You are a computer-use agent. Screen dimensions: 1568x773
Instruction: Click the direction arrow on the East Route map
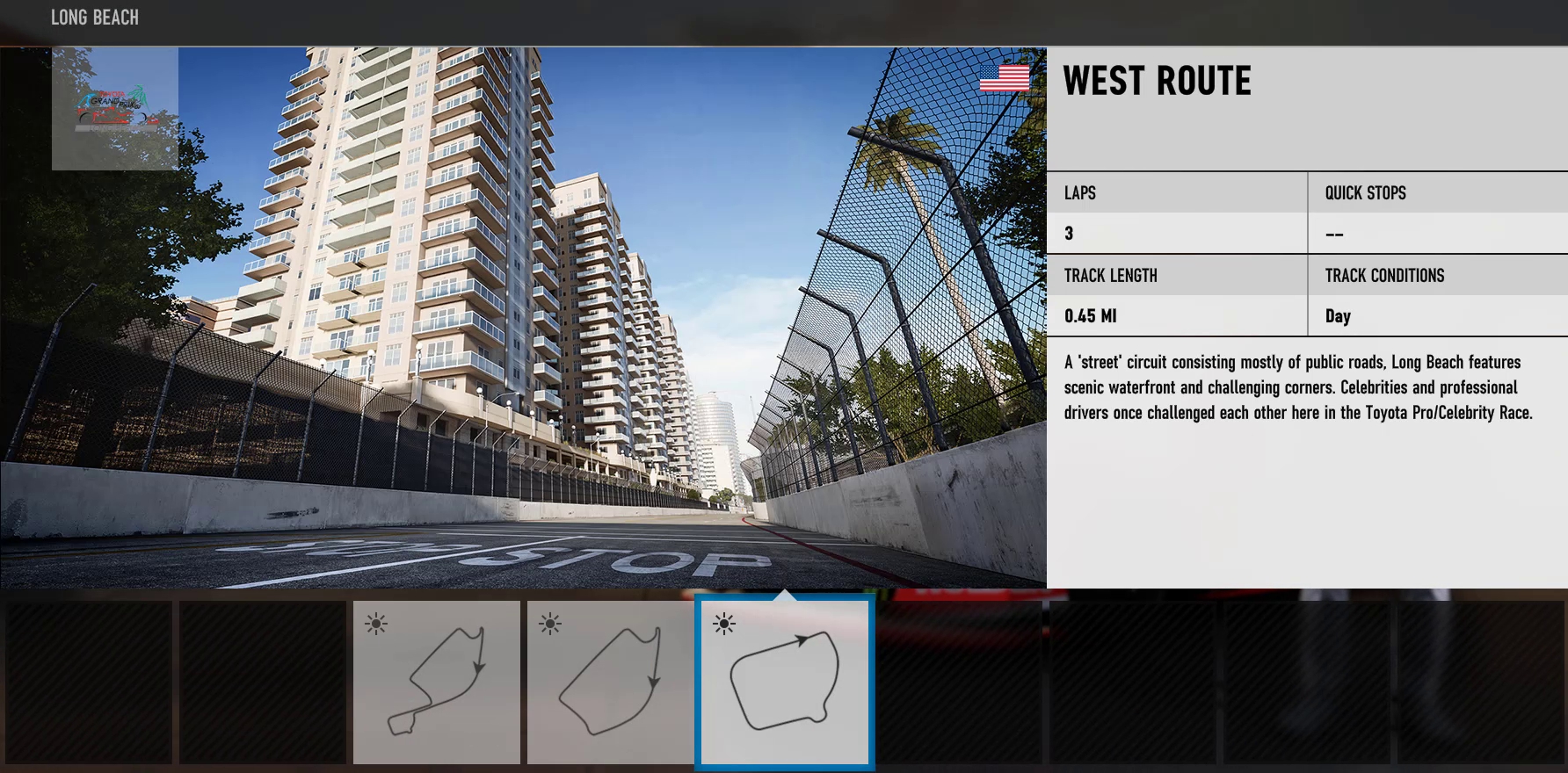tap(653, 681)
